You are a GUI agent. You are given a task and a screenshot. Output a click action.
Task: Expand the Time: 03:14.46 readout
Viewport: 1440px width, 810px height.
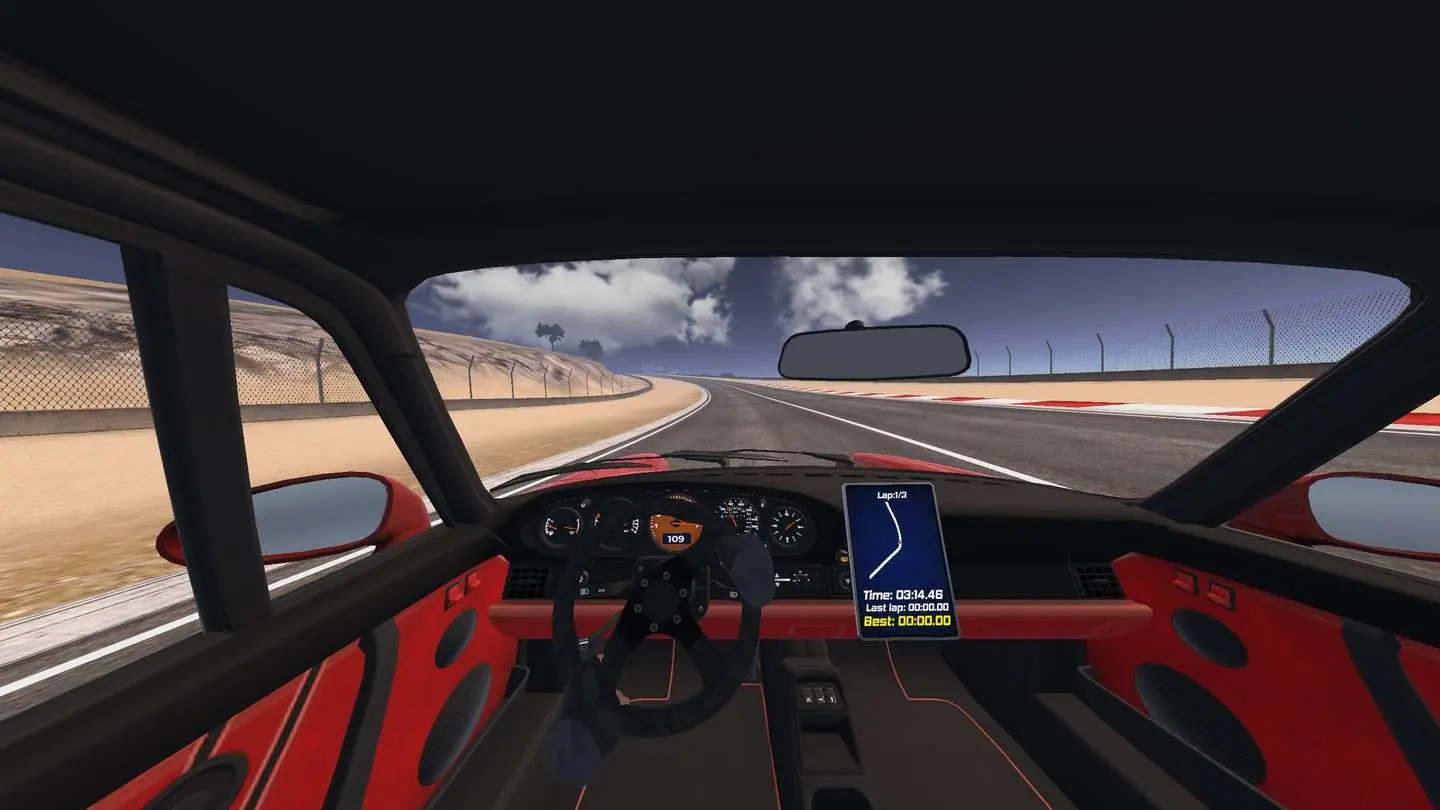[903, 595]
